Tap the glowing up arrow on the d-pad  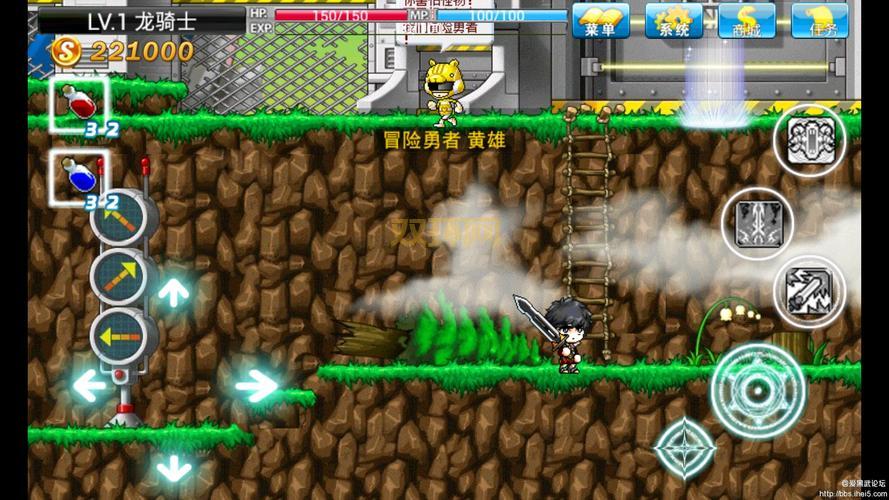(174, 292)
